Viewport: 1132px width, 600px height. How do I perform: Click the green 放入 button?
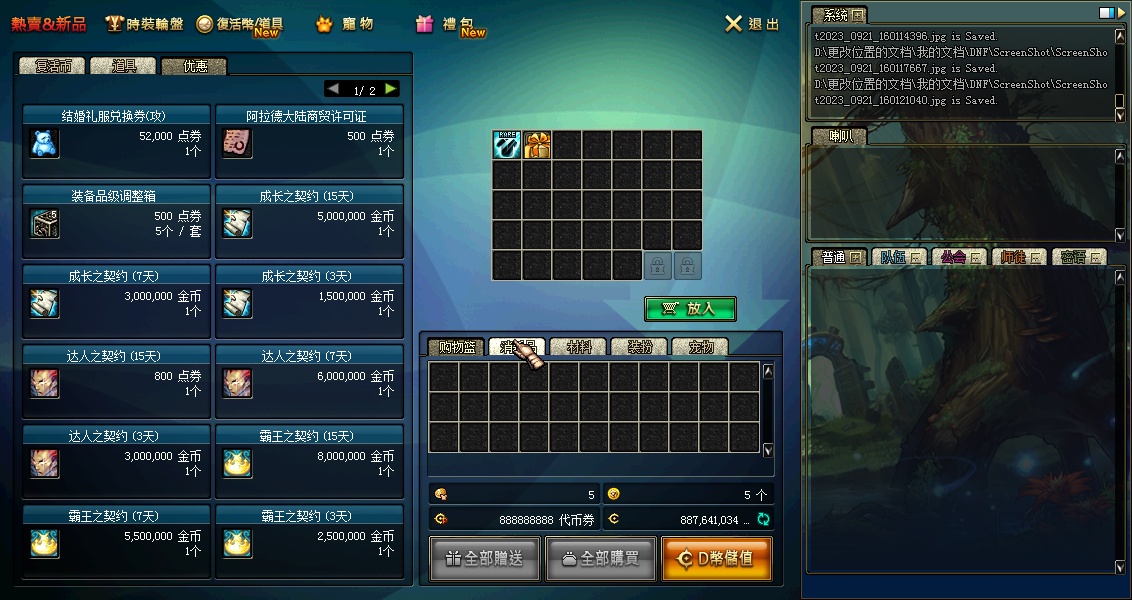tap(690, 309)
